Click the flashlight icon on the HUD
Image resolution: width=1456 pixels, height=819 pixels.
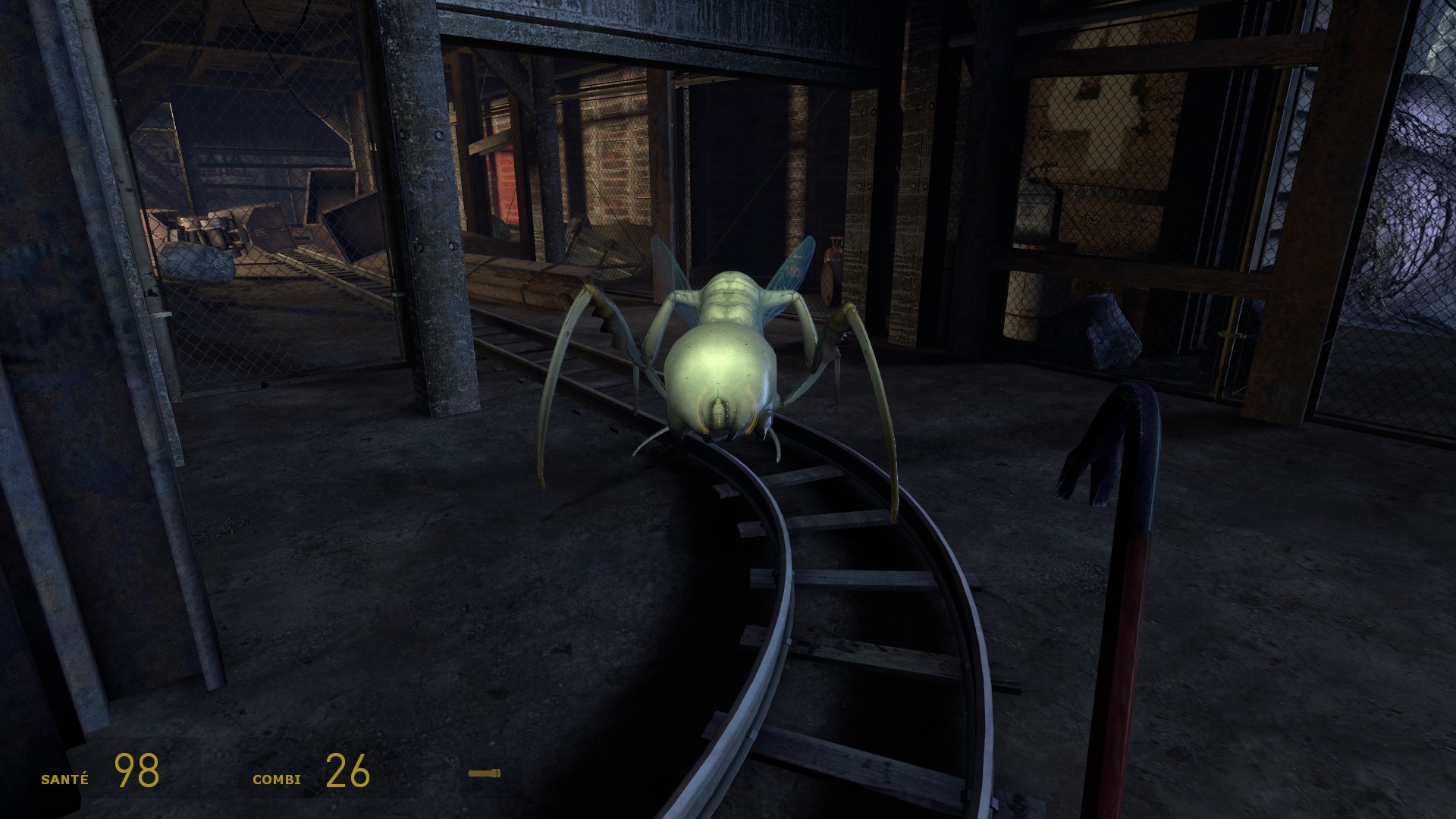coord(484,773)
